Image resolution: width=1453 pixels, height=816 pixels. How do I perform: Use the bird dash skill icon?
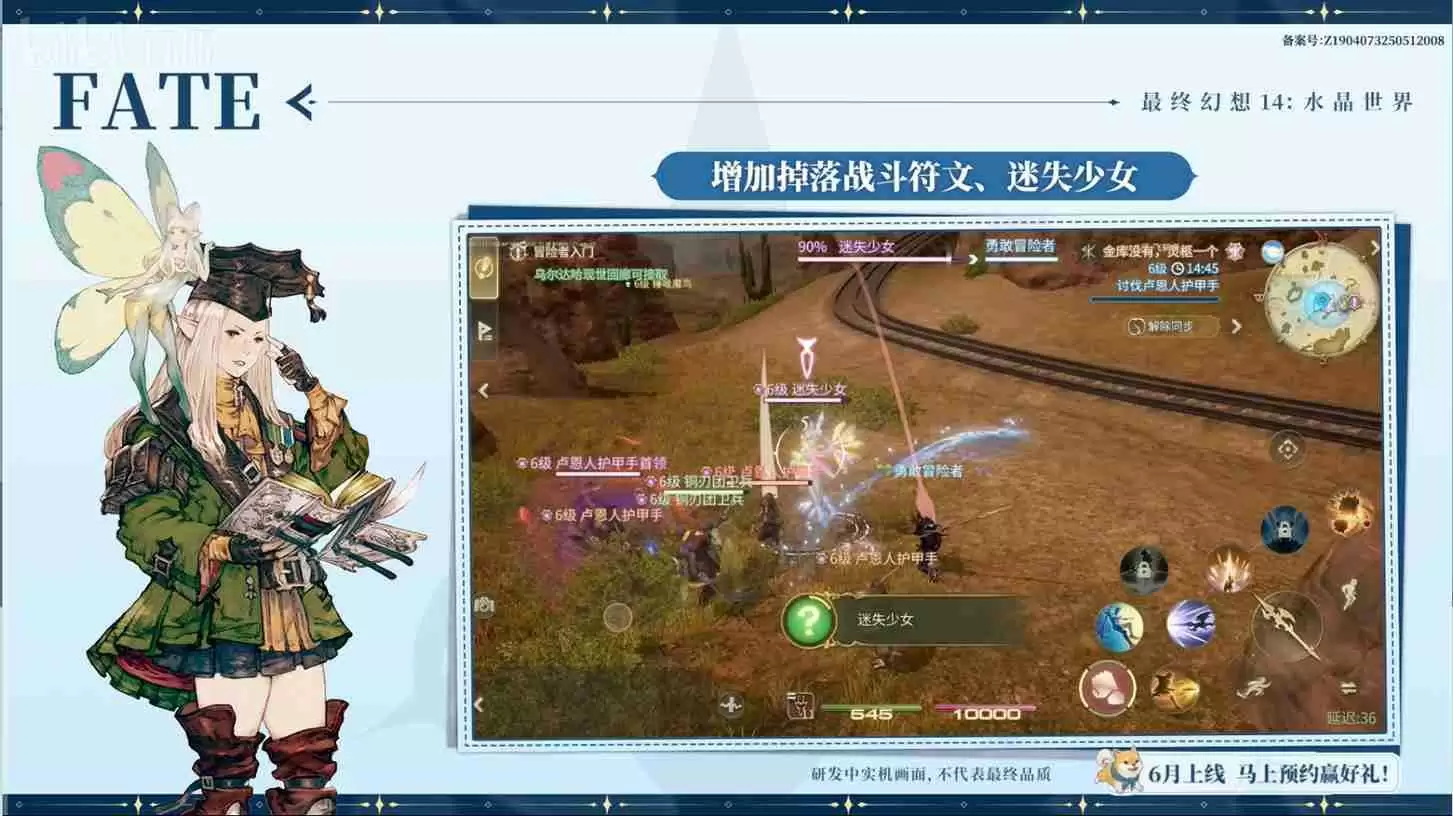point(1191,624)
